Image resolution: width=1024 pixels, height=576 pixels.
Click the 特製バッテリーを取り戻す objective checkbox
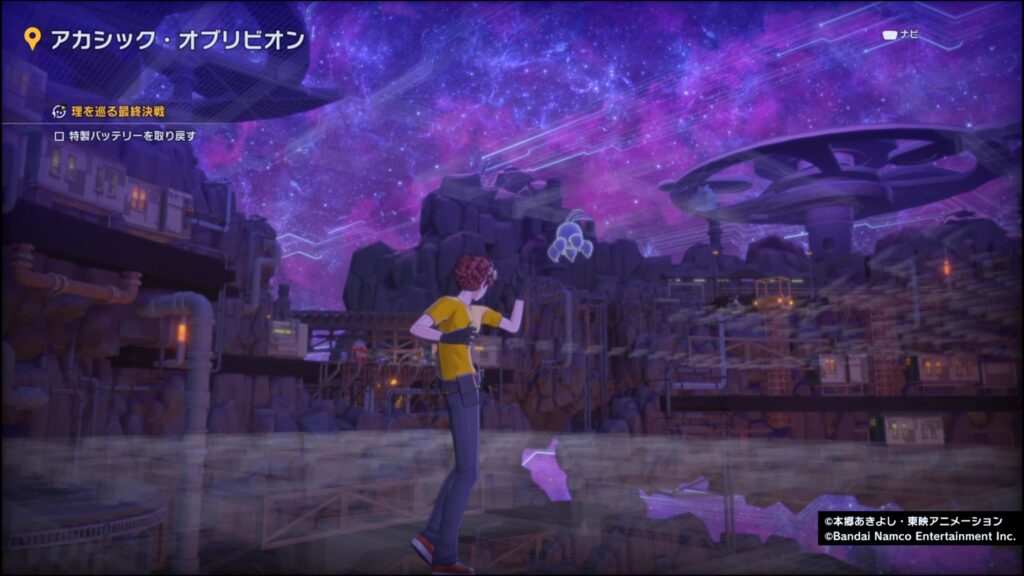click(x=58, y=135)
